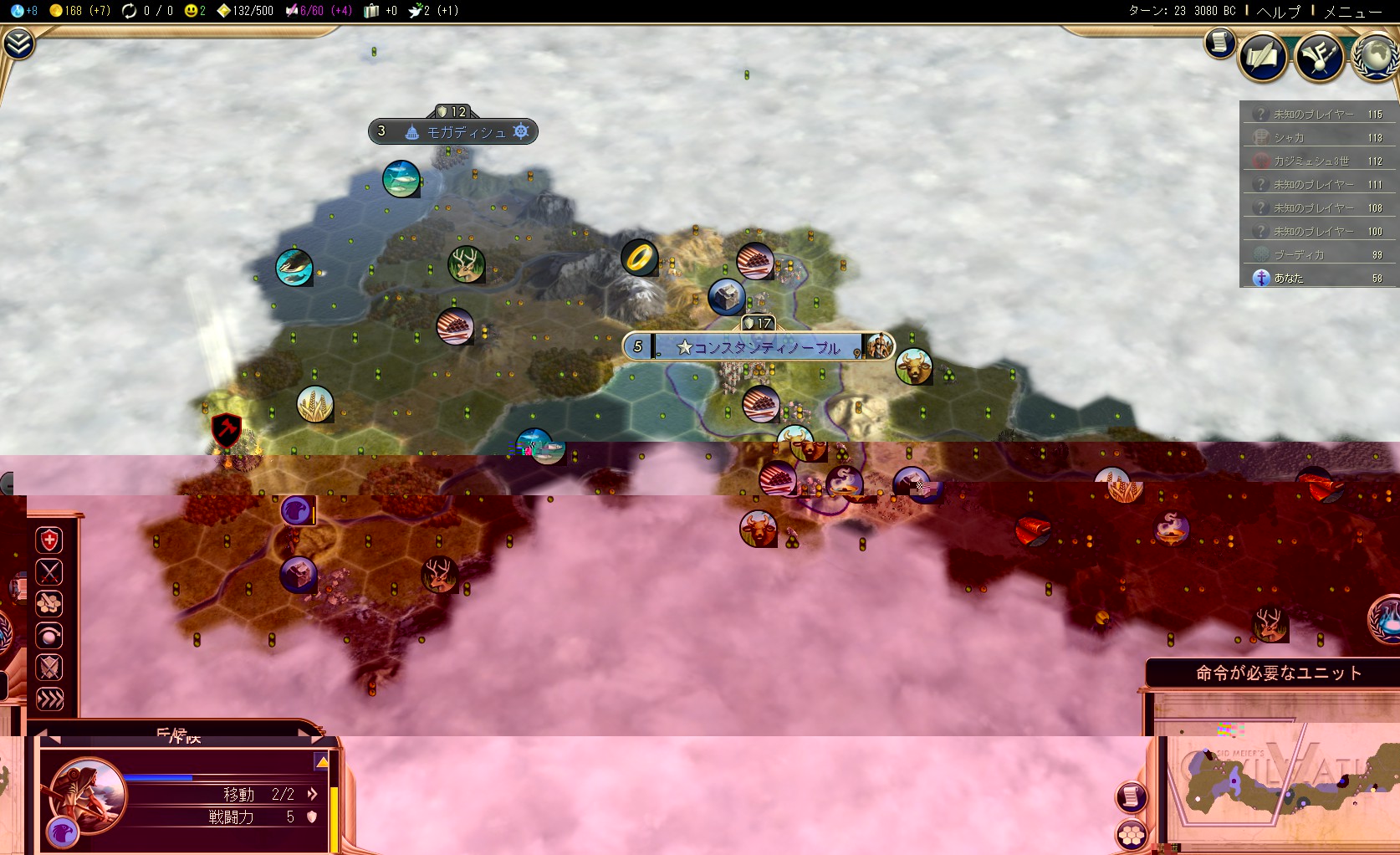Screen dimensions: 1400x855
Task: Click the scout unit portrait
Action: tap(88, 795)
